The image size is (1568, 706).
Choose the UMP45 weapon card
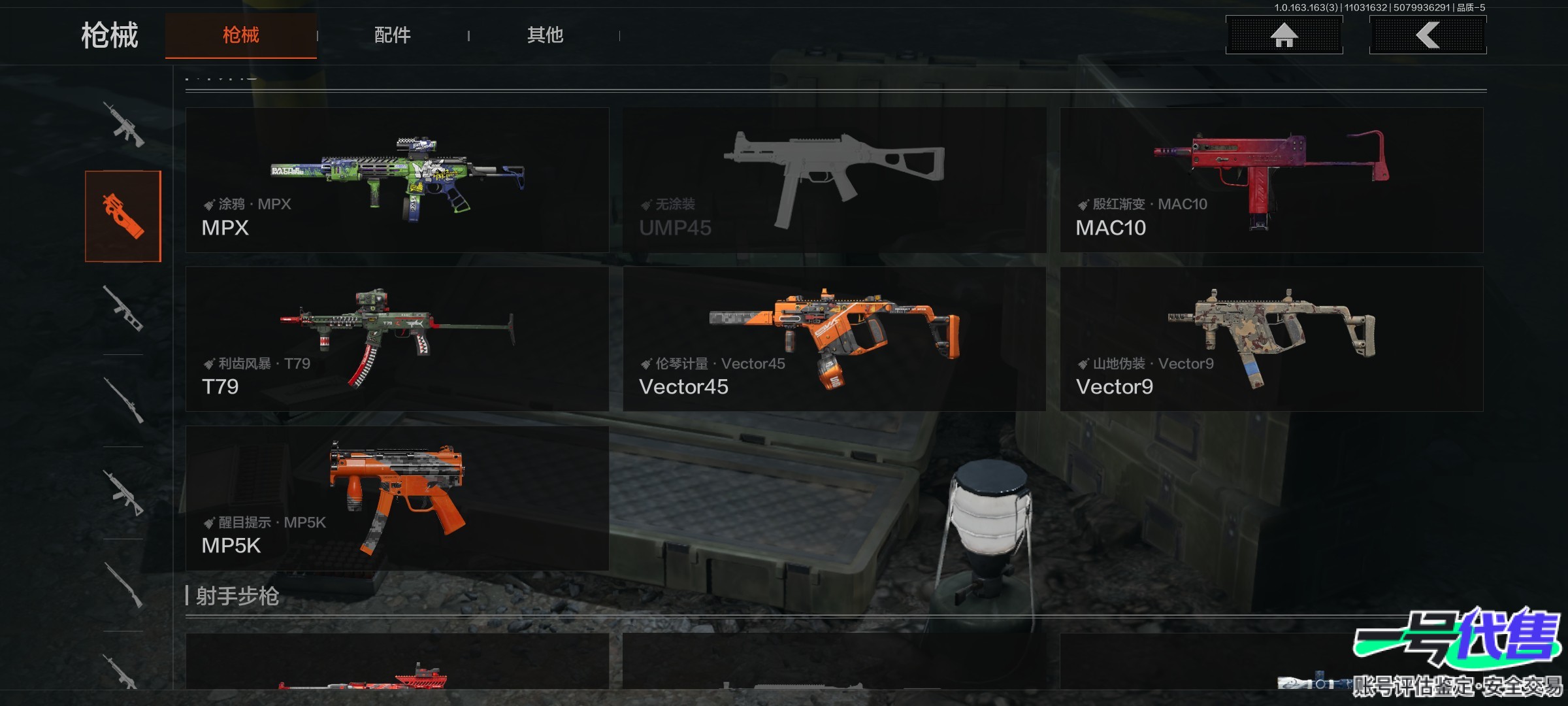click(x=834, y=180)
